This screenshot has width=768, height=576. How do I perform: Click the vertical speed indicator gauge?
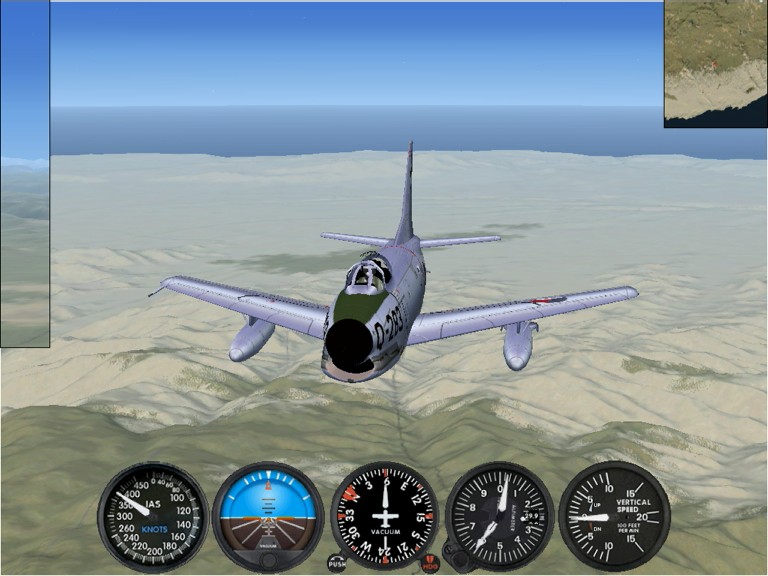[x=614, y=516]
